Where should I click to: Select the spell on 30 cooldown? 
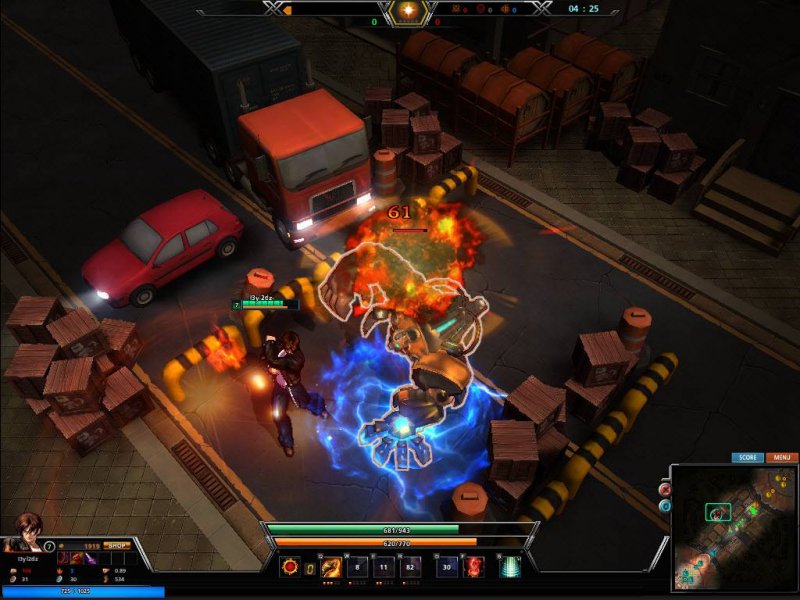pos(447,567)
